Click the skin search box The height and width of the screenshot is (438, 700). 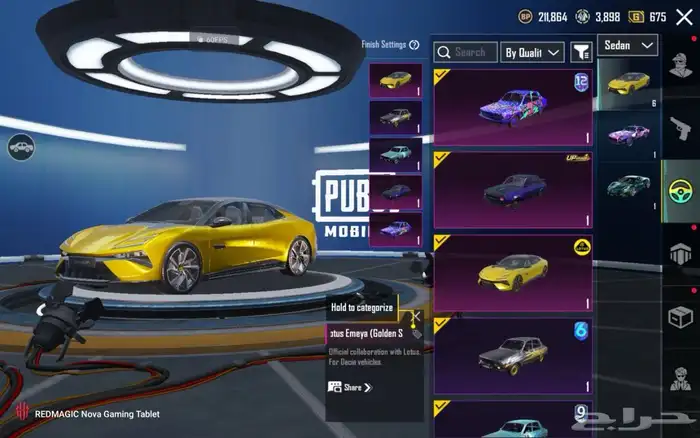click(x=466, y=52)
